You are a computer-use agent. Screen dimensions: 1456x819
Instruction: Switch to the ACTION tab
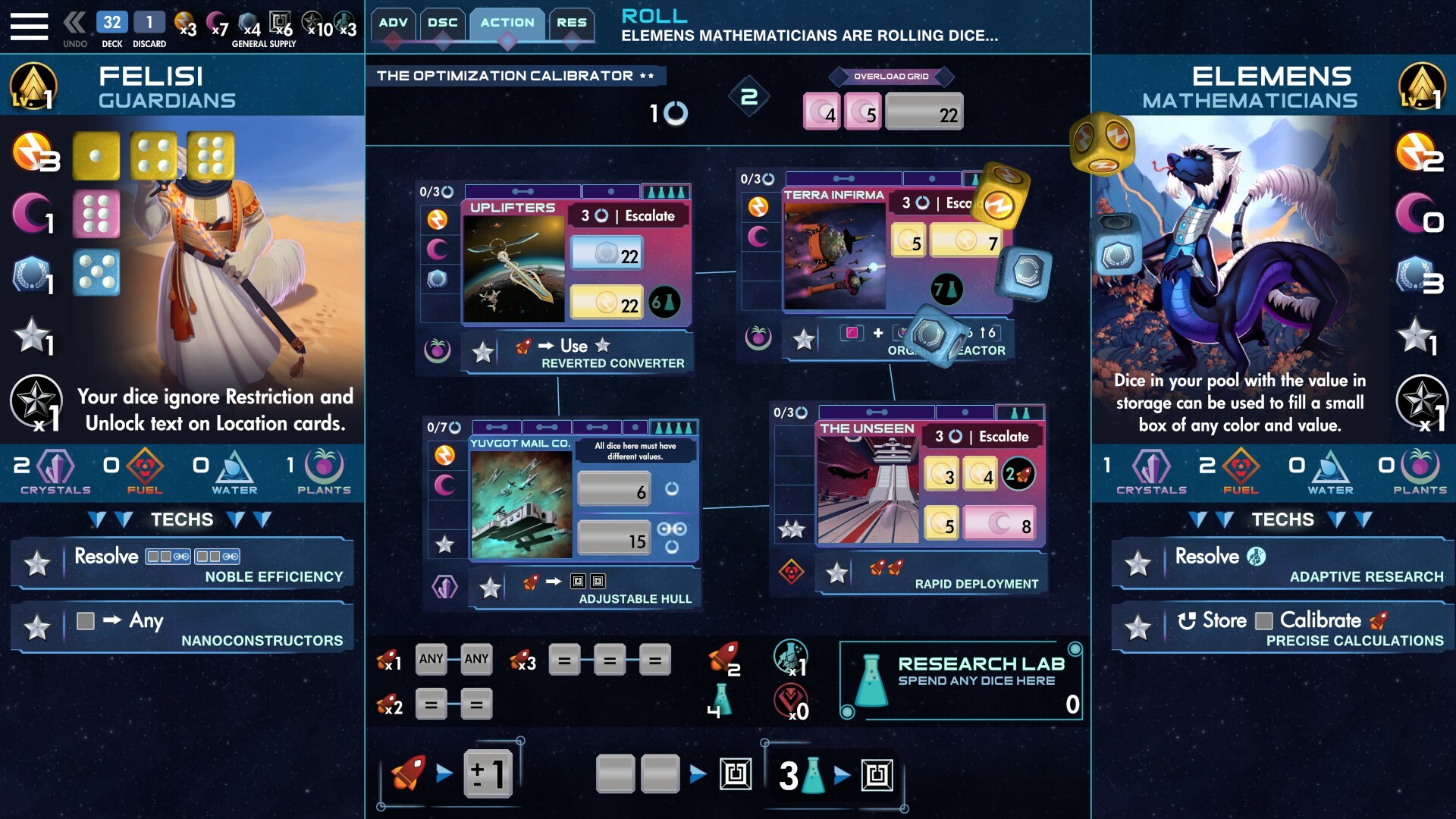tap(507, 23)
